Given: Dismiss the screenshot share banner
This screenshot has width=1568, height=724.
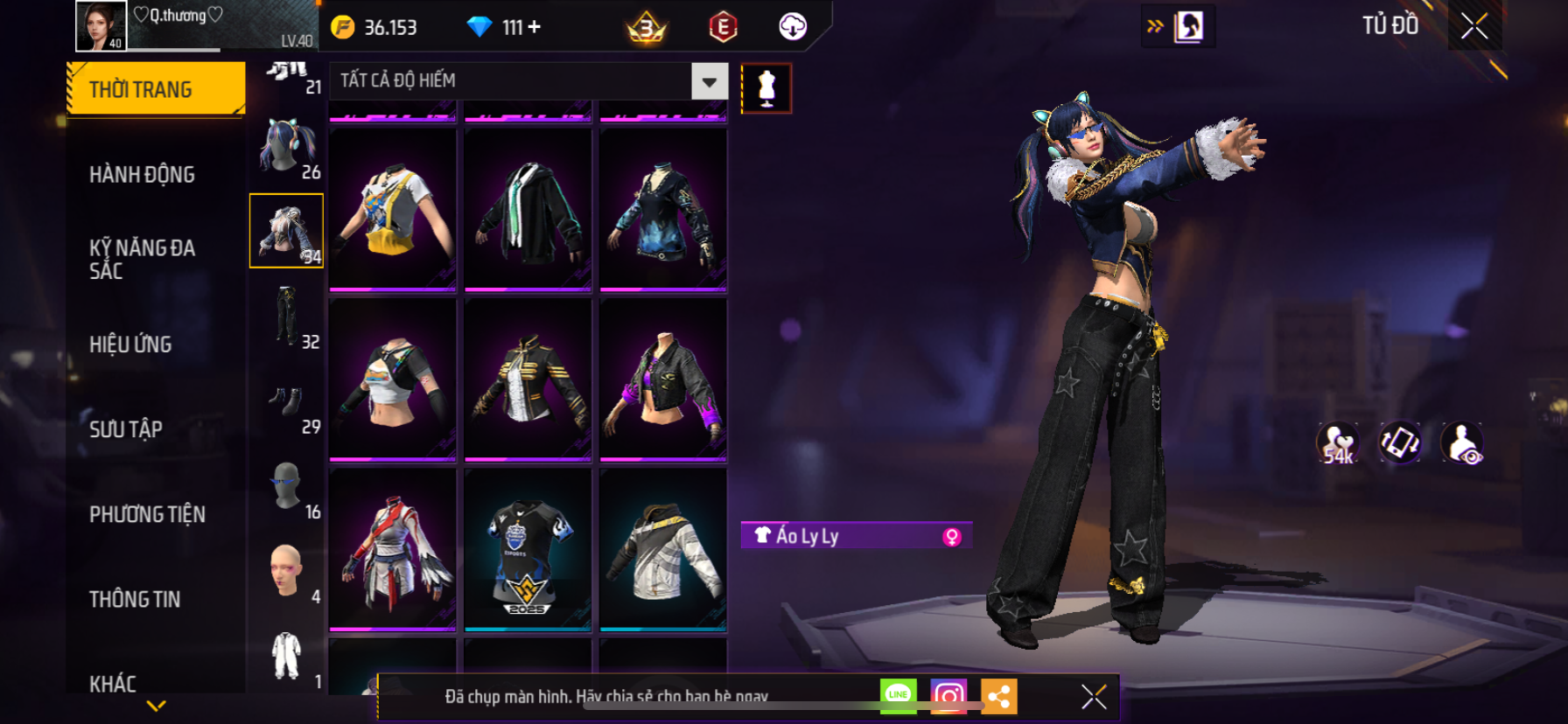Looking at the screenshot, I should coord(1094,696).
